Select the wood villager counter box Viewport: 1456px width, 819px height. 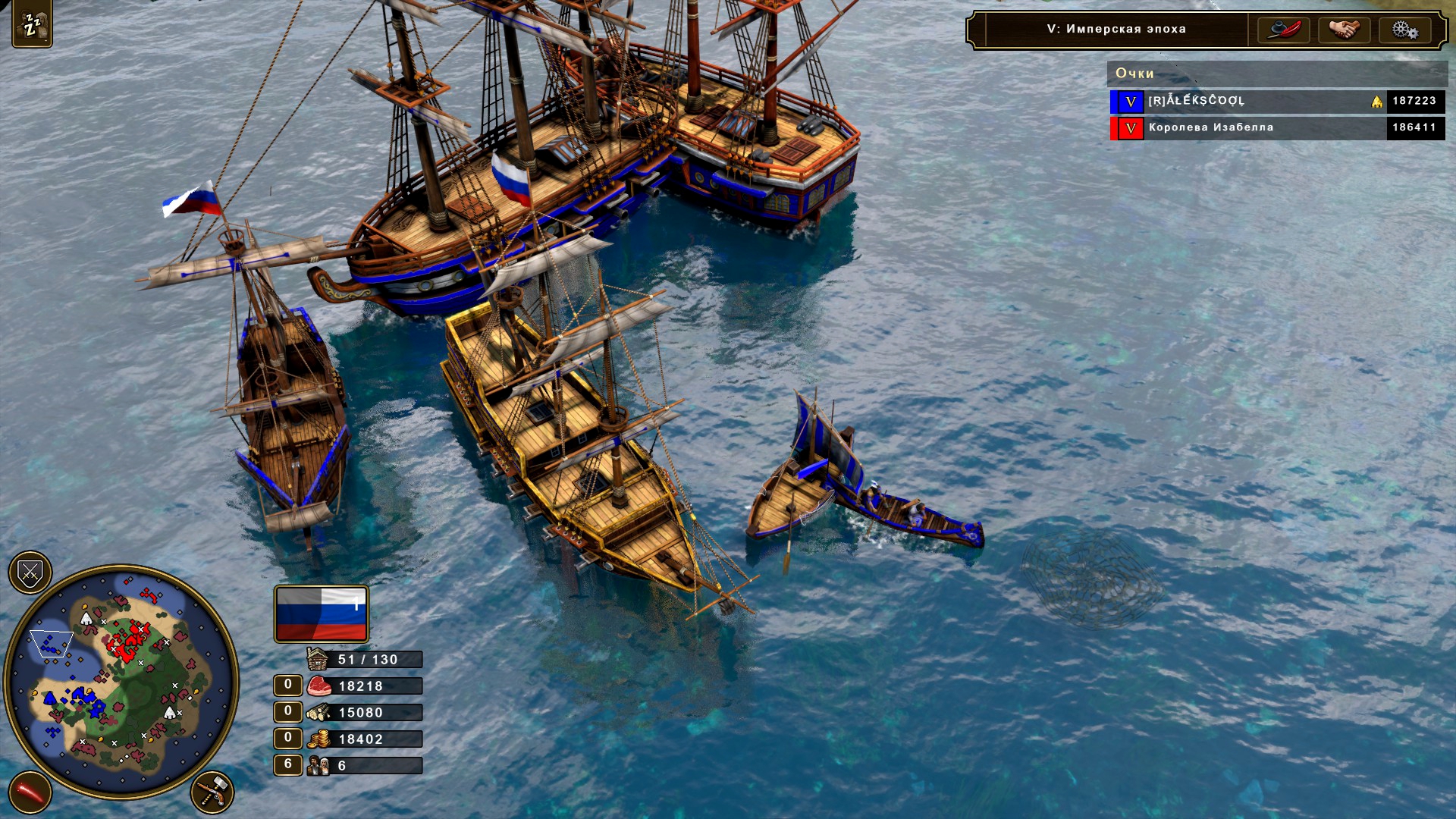pyautogui.click(x=288, y=712)
